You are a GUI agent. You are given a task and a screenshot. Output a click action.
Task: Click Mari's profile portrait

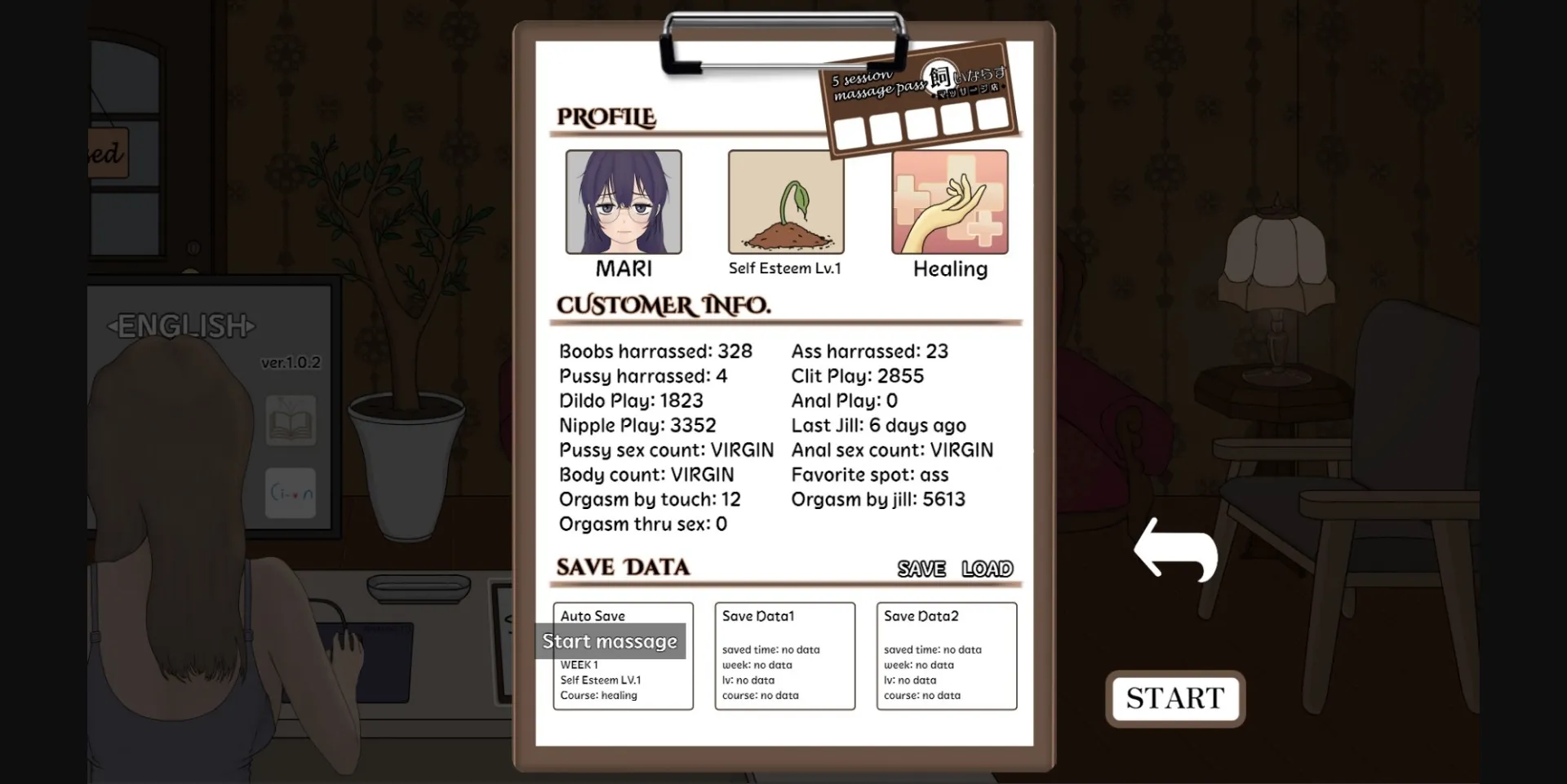click(x=623, y=202)
